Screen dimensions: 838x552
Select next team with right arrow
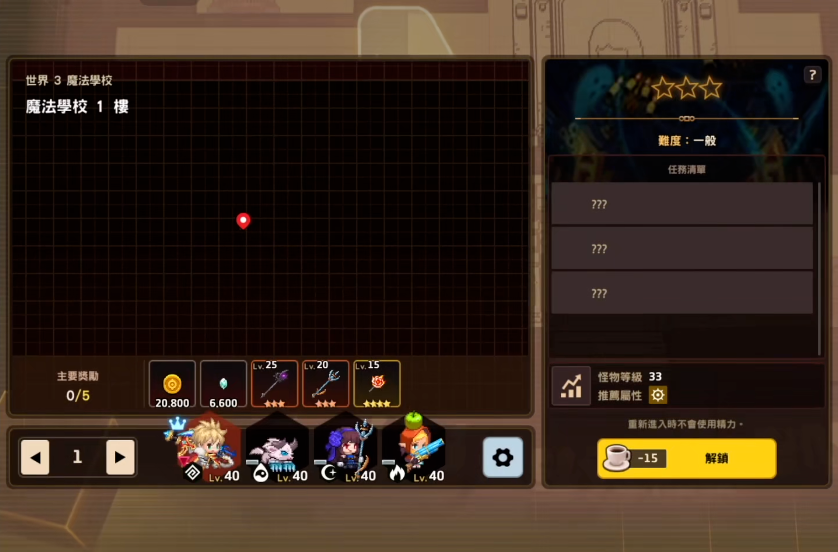120,458
